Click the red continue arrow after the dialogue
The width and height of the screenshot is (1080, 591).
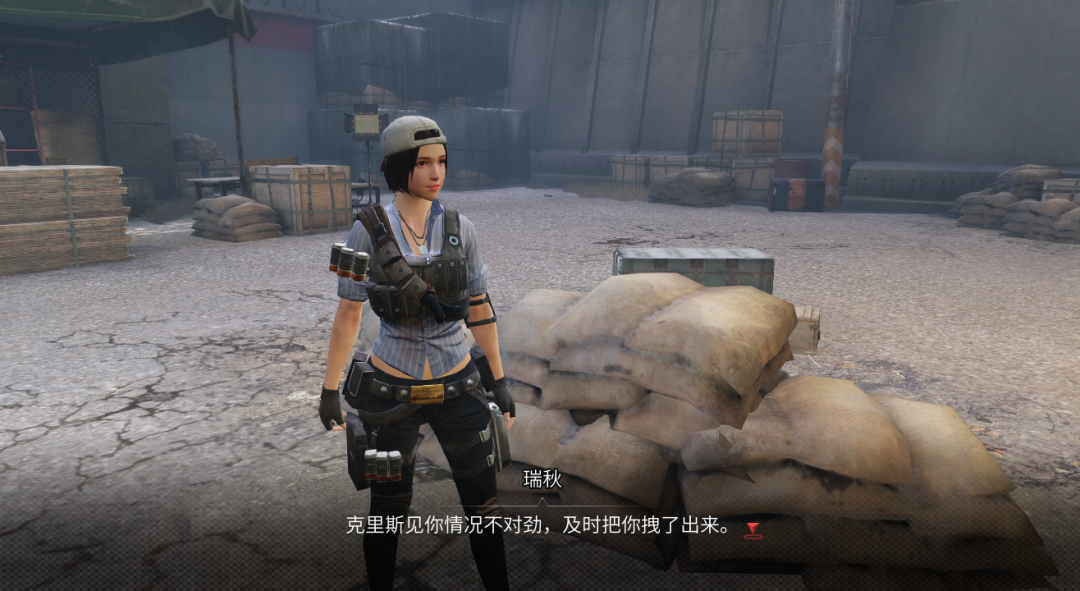click(753, 529)
